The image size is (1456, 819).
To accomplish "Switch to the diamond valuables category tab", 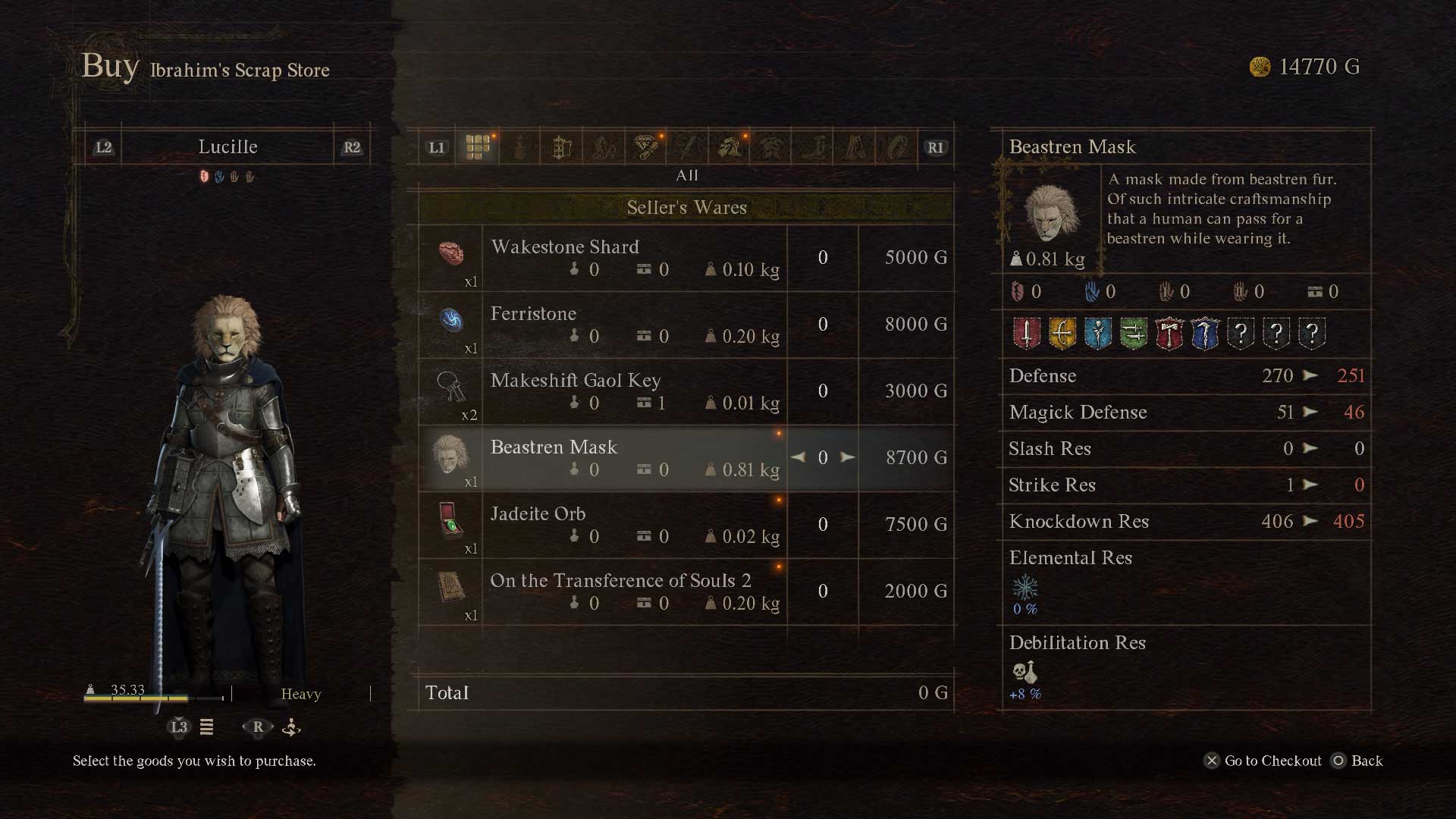I will point(645,147).
